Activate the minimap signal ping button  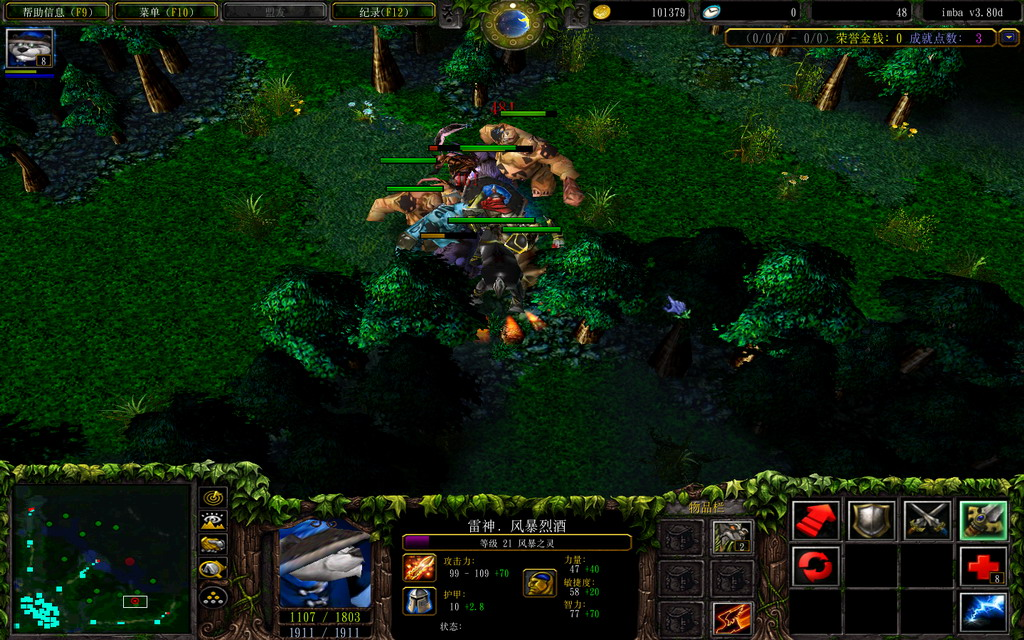click(213, 497)
